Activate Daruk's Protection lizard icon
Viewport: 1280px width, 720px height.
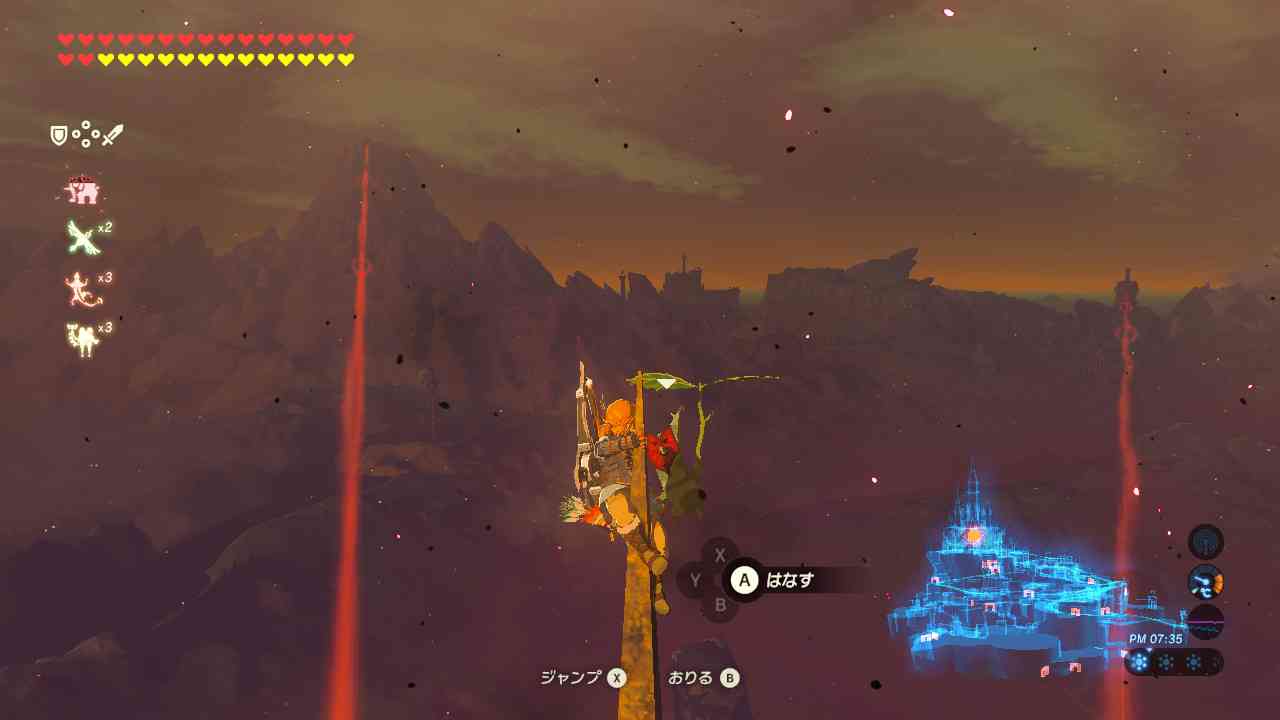tap(81, 289)
